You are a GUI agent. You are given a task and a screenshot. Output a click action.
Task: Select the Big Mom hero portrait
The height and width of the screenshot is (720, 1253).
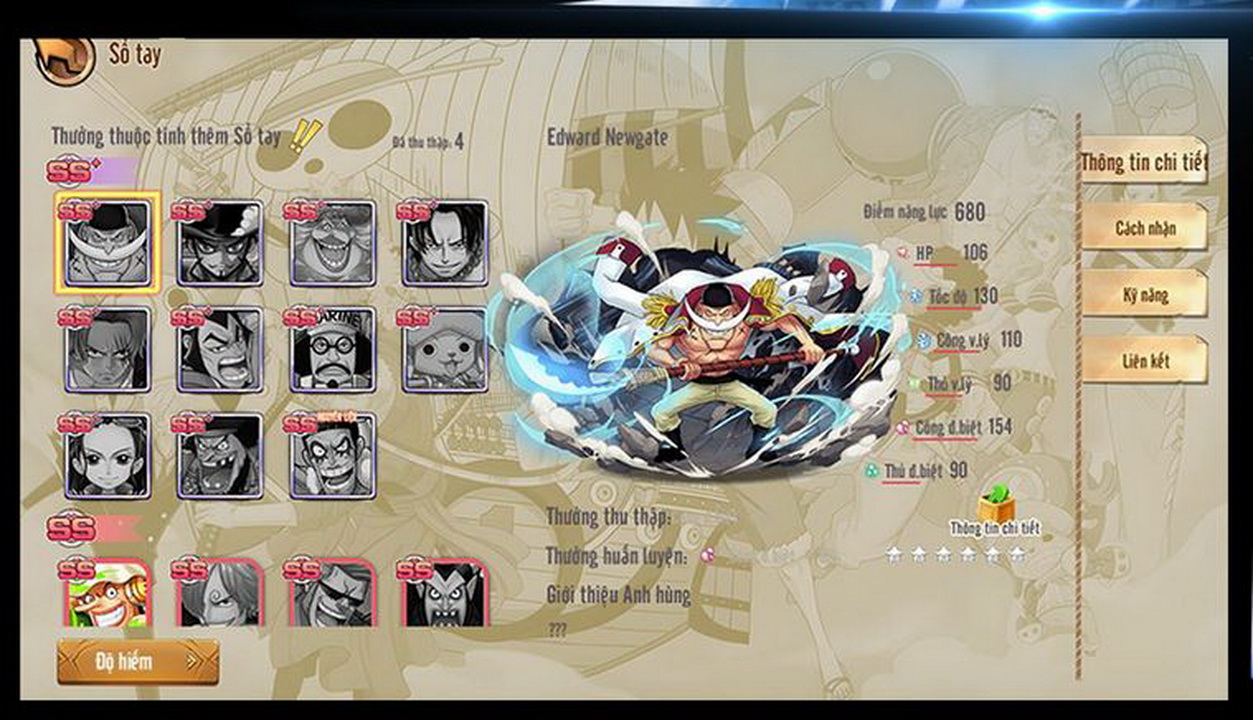pos(333,243)
